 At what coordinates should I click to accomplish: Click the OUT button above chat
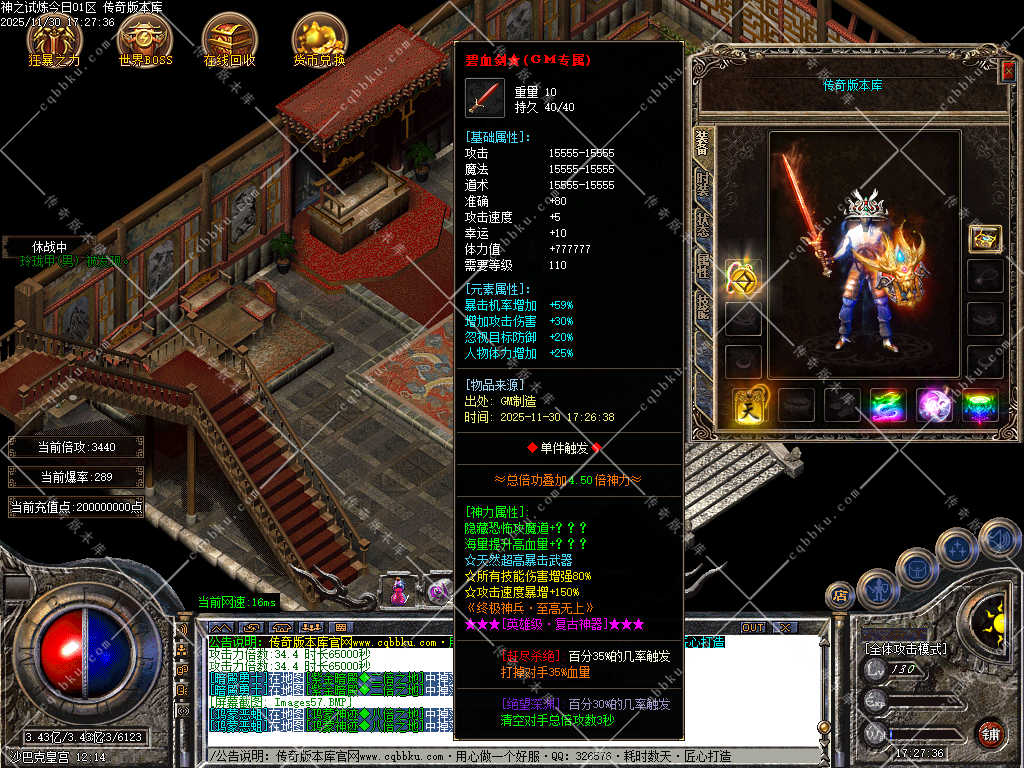[752, 627]
